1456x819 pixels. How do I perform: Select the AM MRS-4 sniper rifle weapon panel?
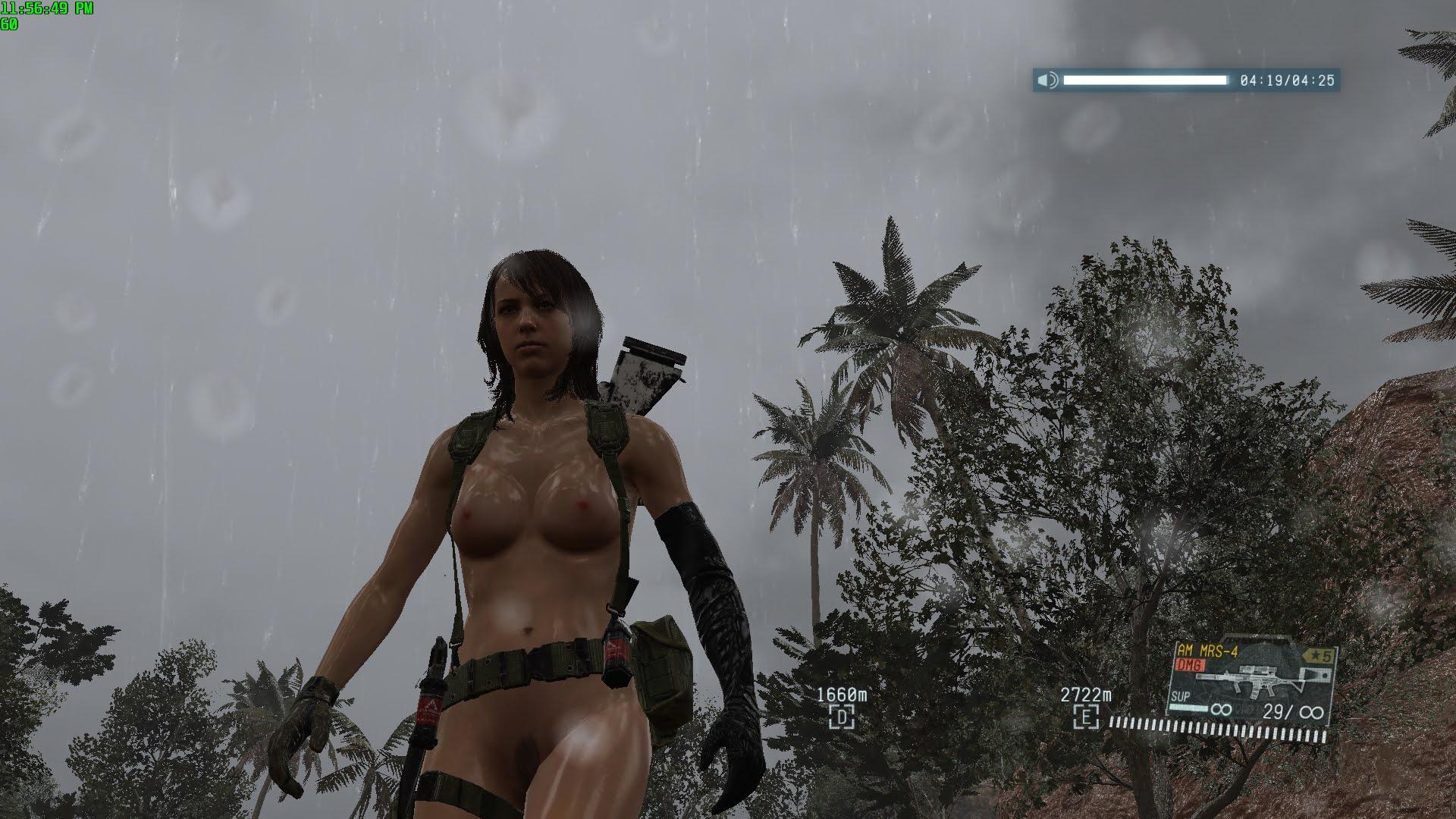click(x=1251, y=684)
